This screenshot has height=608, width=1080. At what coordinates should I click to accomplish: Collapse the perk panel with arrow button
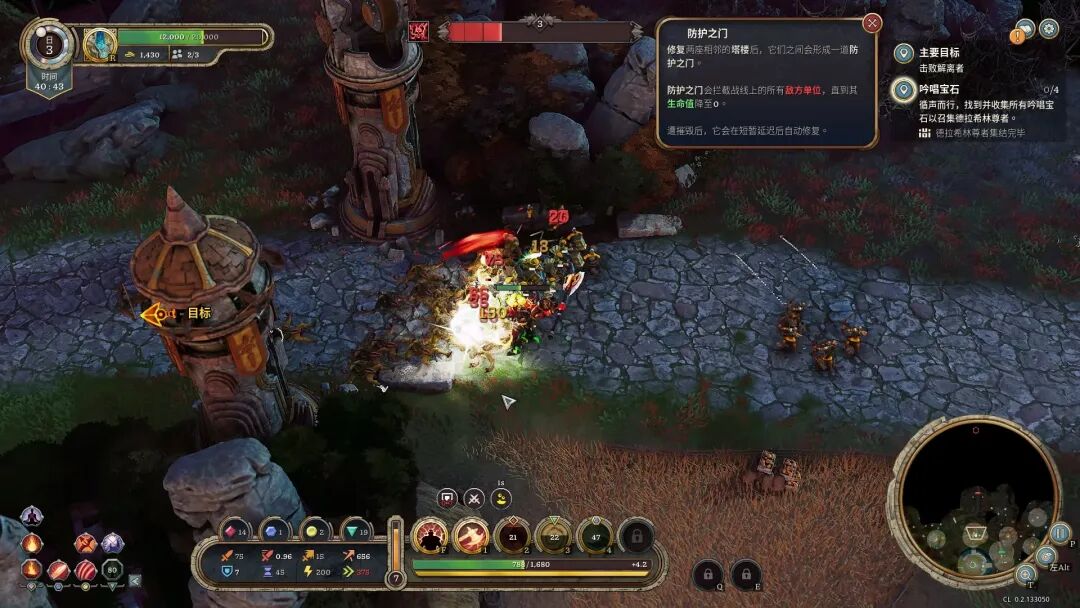pos(135,579)
